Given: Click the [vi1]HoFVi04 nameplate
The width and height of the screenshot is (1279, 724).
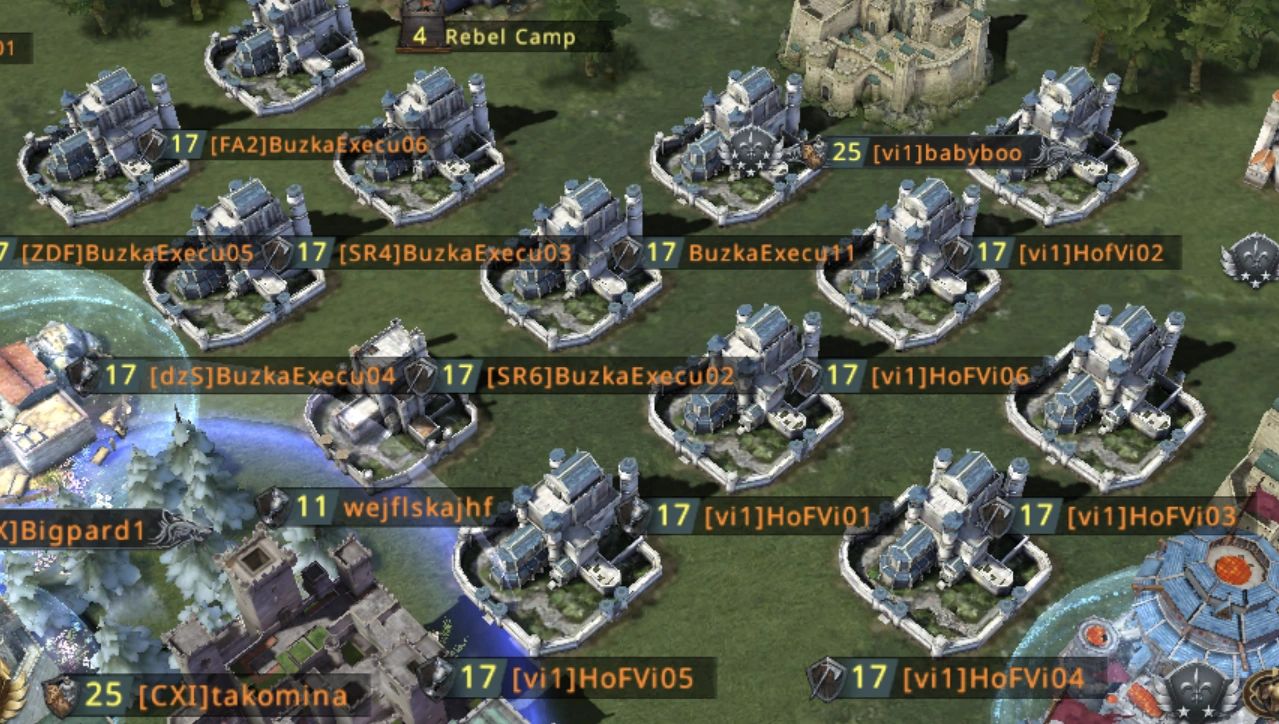Looking at the screenshot, I should tap(992, 678).
